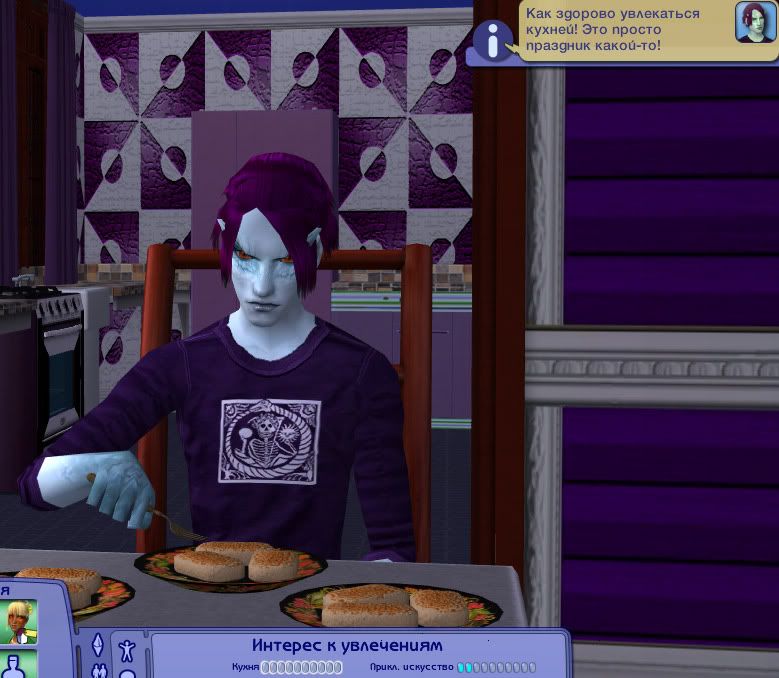Click the diamond plumbob panel icon

coord(98,645)
